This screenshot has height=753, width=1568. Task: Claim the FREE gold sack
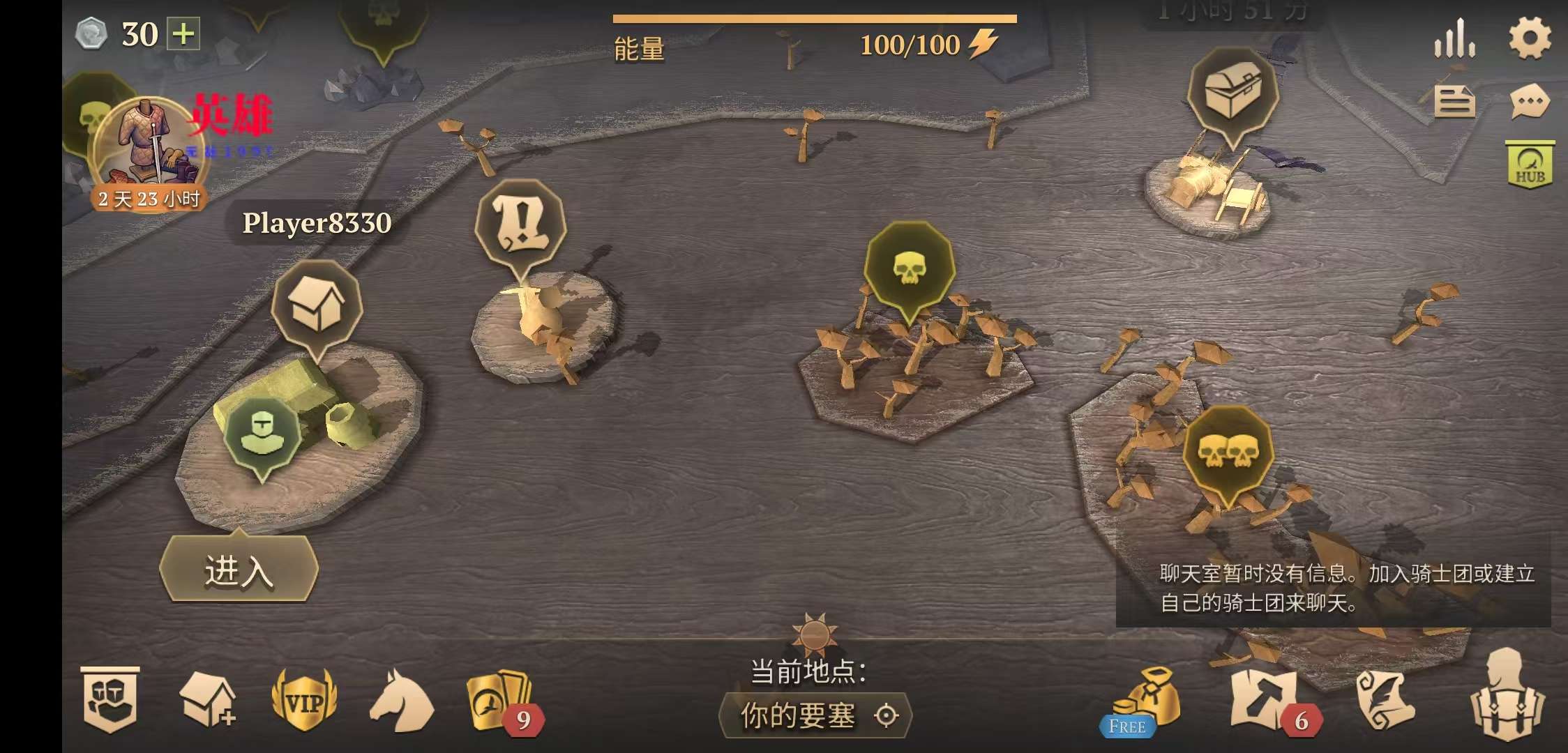[1145, 703]
